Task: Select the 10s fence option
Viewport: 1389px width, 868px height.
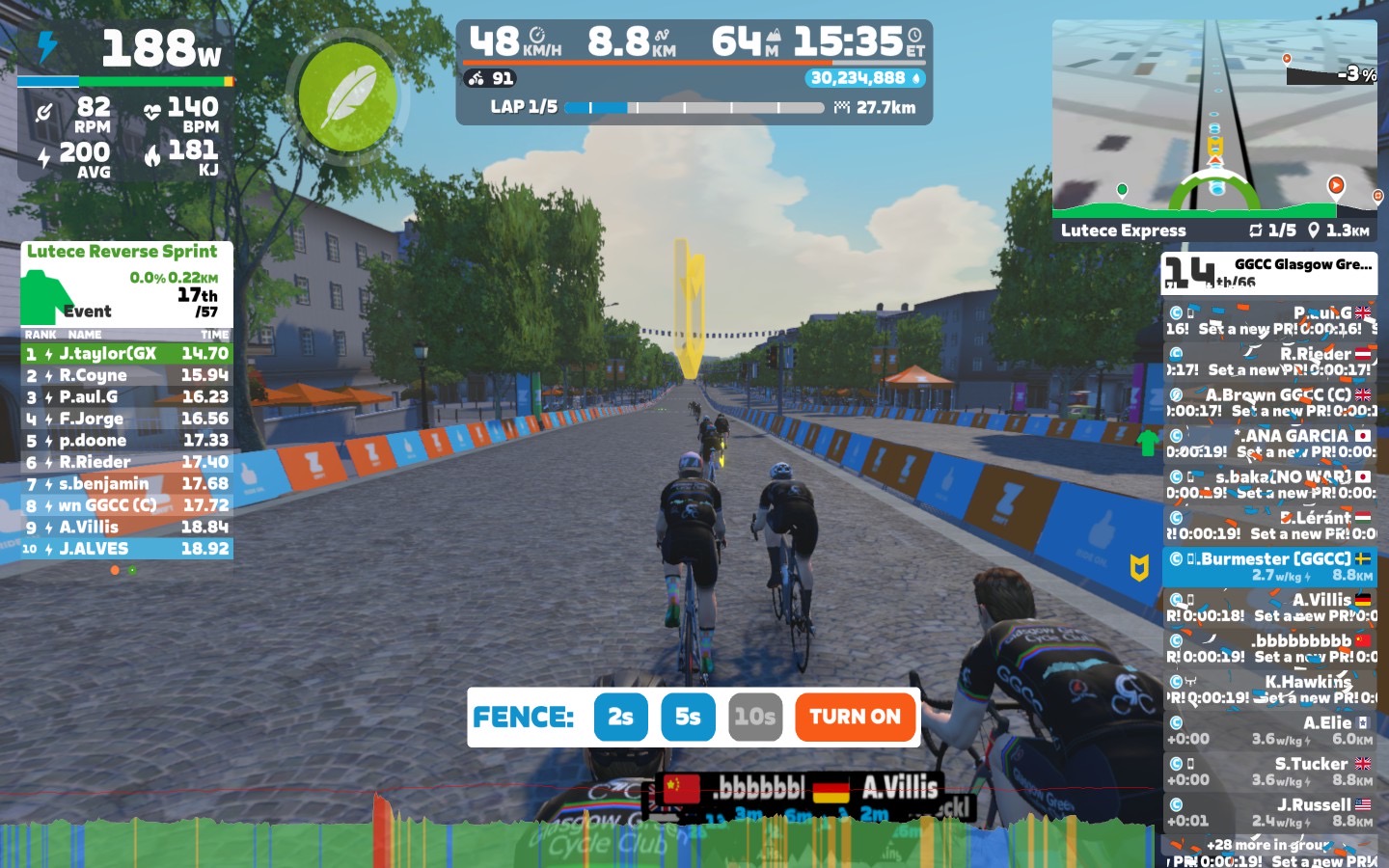Action: coord(754,717)
